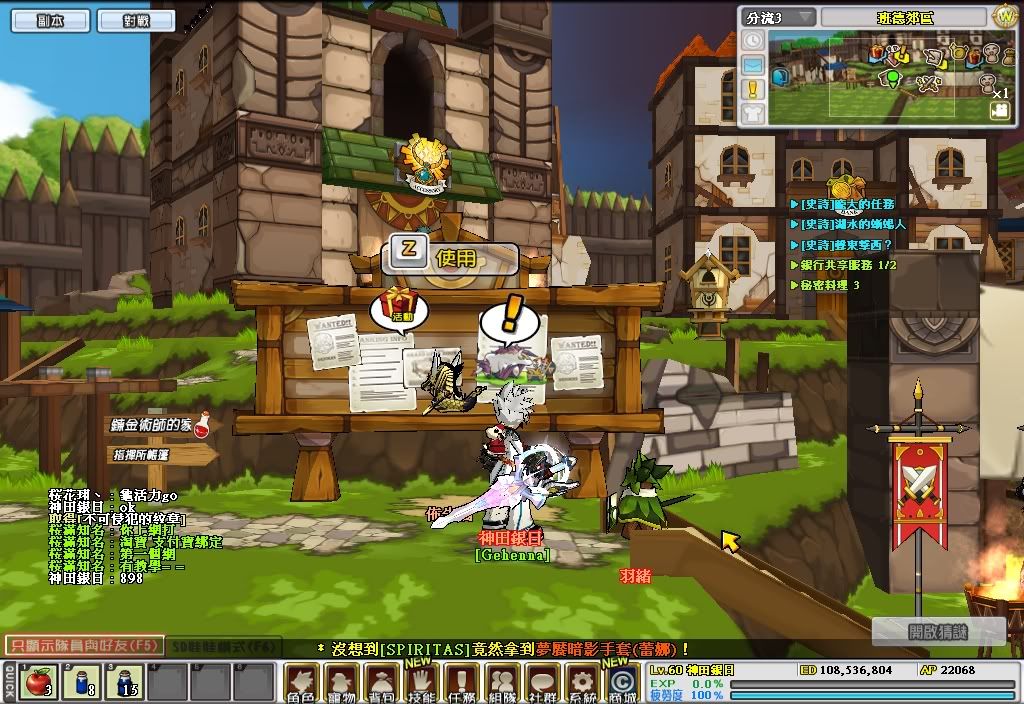The width and height of the screenshot is (1024, 704).
Task: Open the 角色 character menu
Action: tap(302, 683)
